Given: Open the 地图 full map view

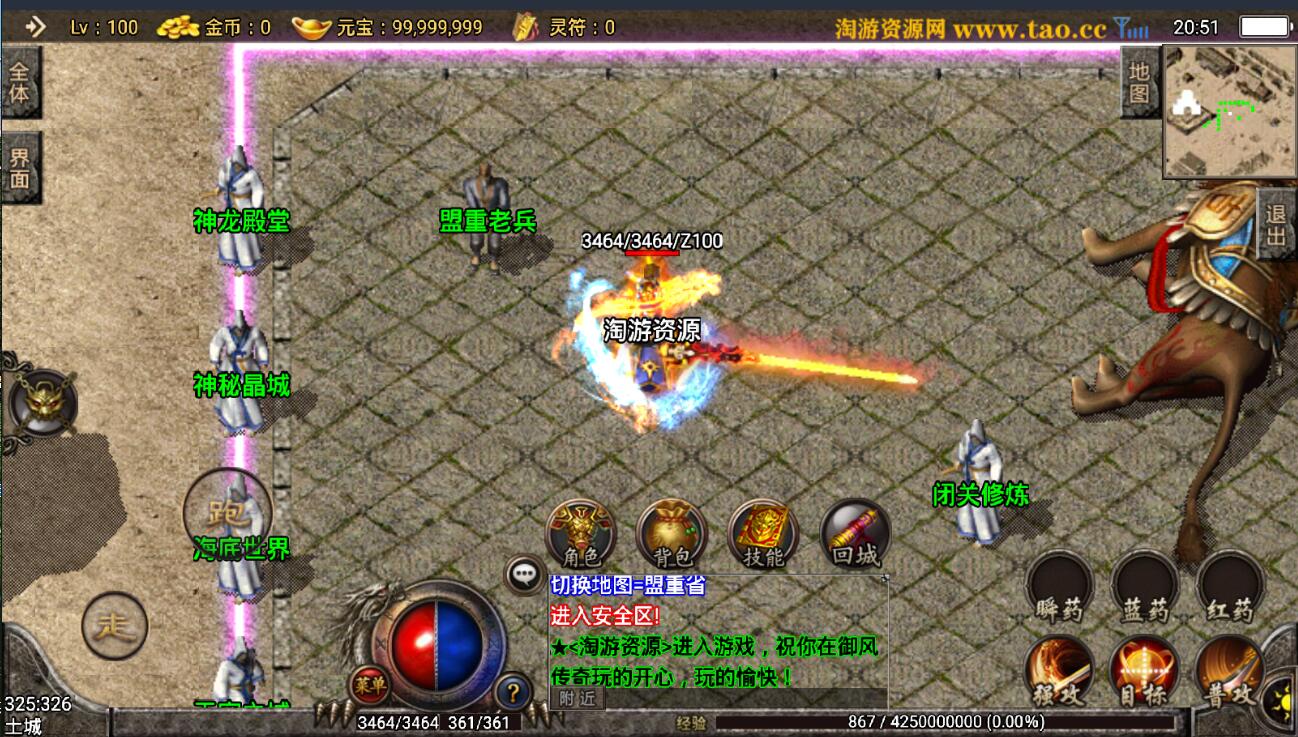Looking at the screenshot, I should click(1139, 84).
